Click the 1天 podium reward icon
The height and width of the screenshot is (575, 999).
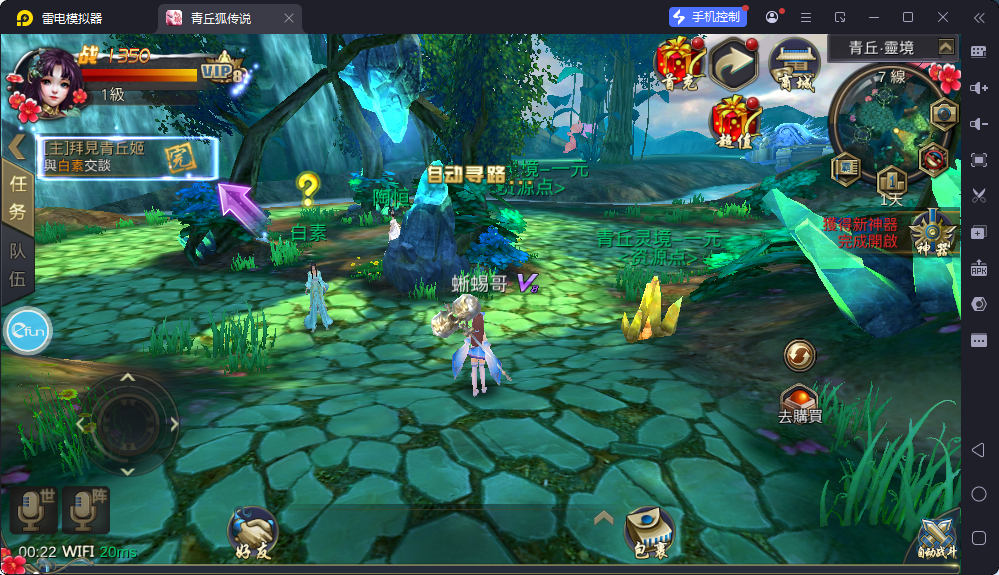click(x=890, y=184)
